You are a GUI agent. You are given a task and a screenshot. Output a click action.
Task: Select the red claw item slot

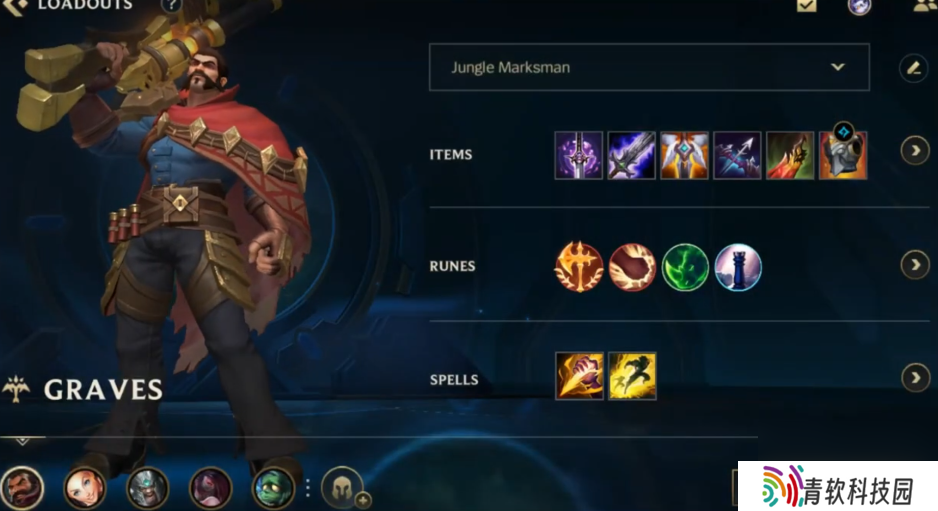[790, 155]
